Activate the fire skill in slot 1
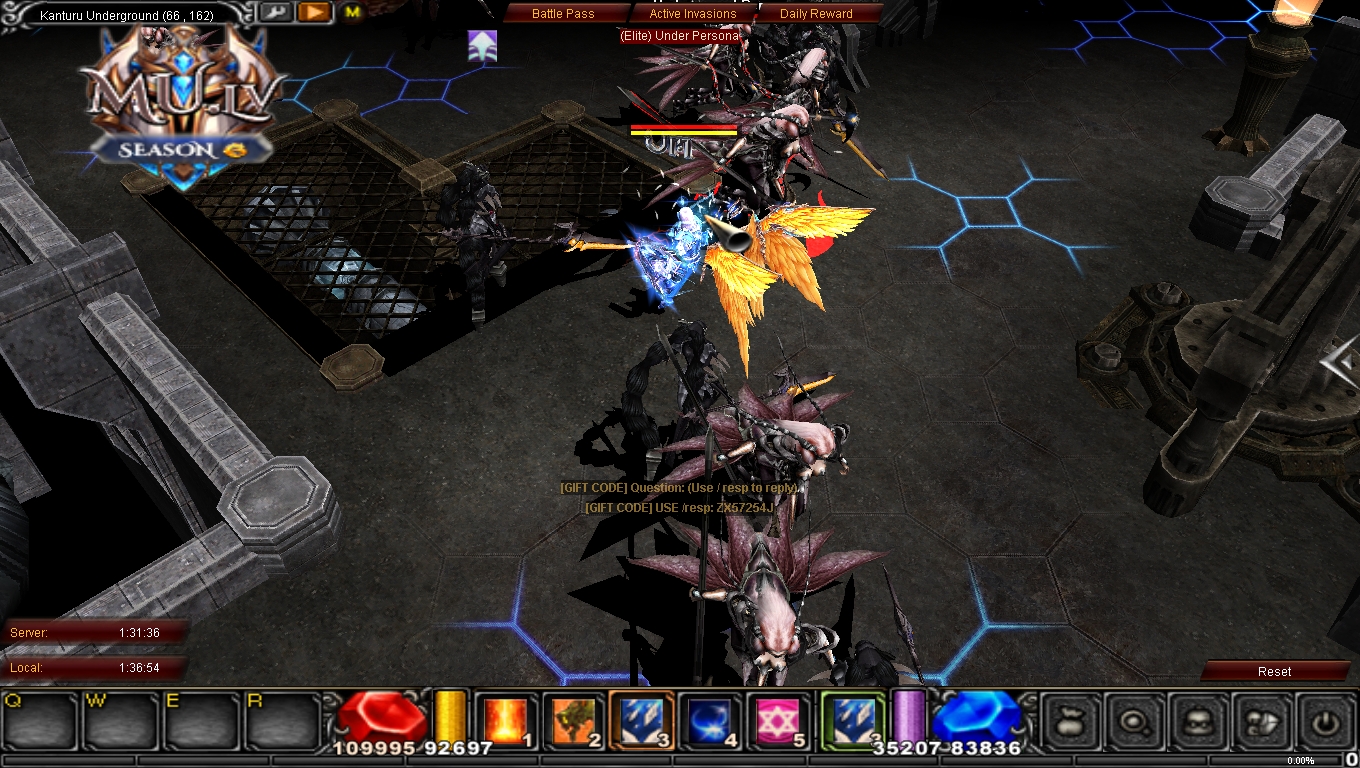The height and width of the screenshot is (768, 1360). coord(503,720)
